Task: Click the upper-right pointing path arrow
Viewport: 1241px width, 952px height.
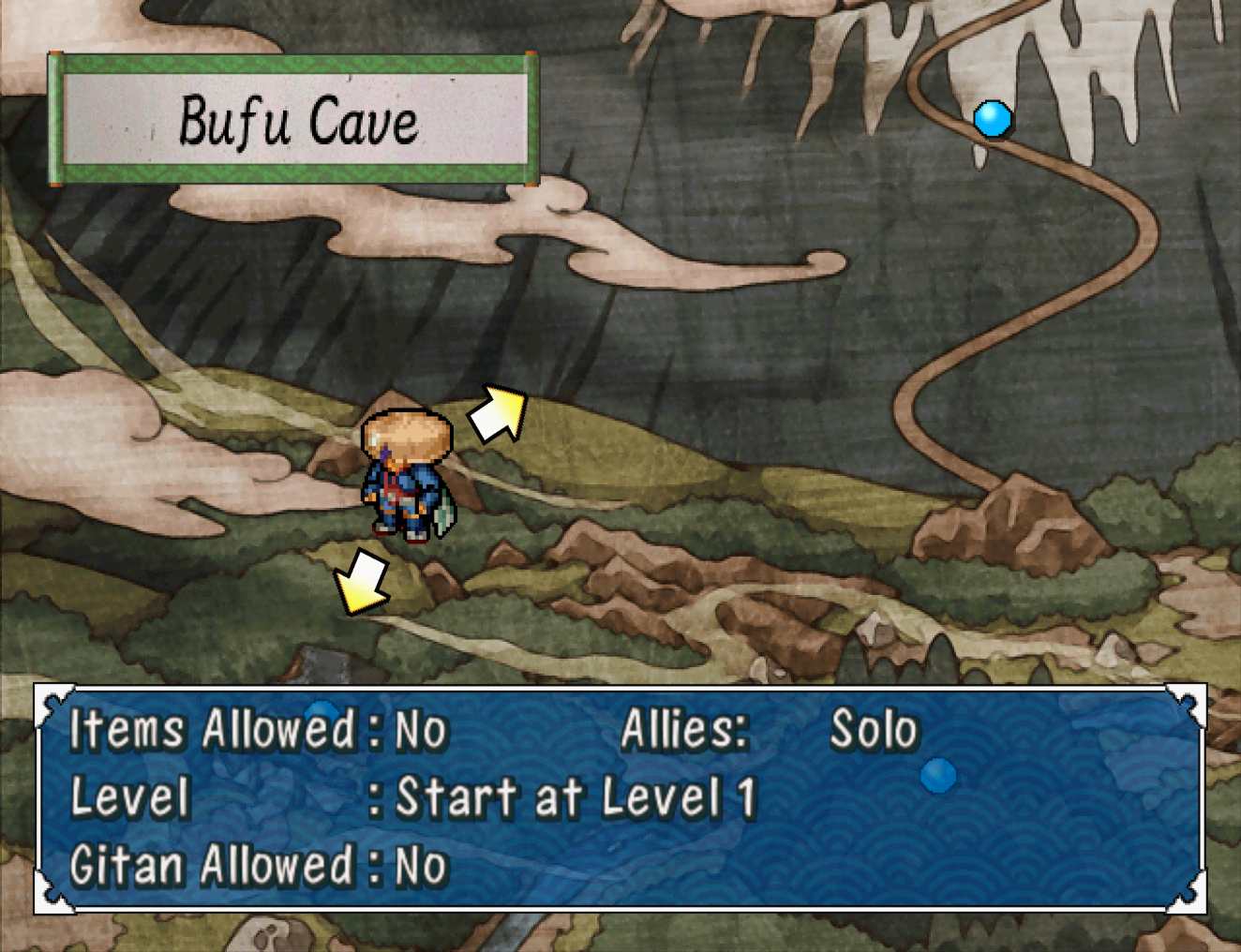Action: pyautogui.click(x=499, y=413)
